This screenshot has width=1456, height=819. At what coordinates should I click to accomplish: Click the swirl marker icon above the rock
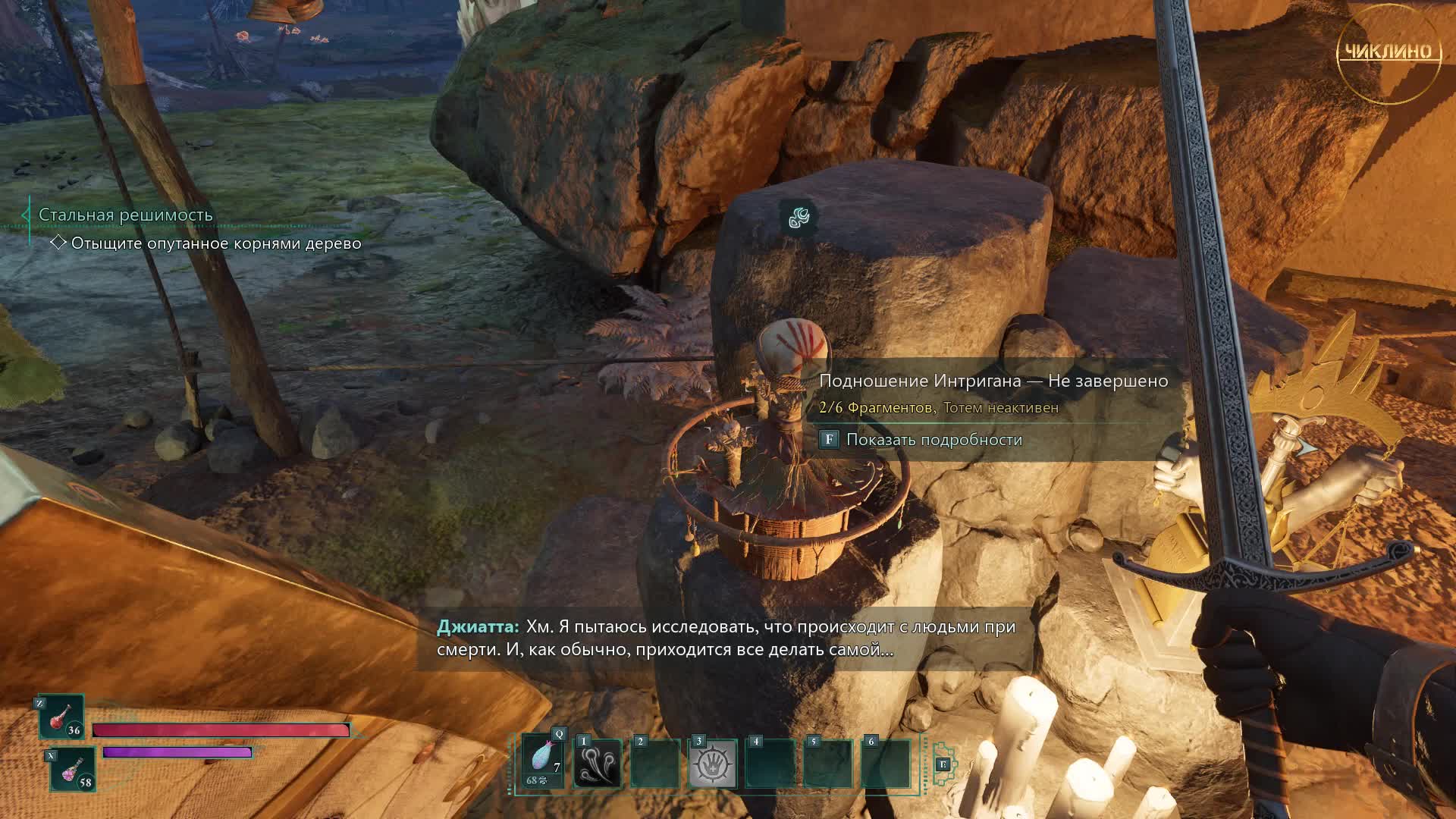(x=799, y=218)
